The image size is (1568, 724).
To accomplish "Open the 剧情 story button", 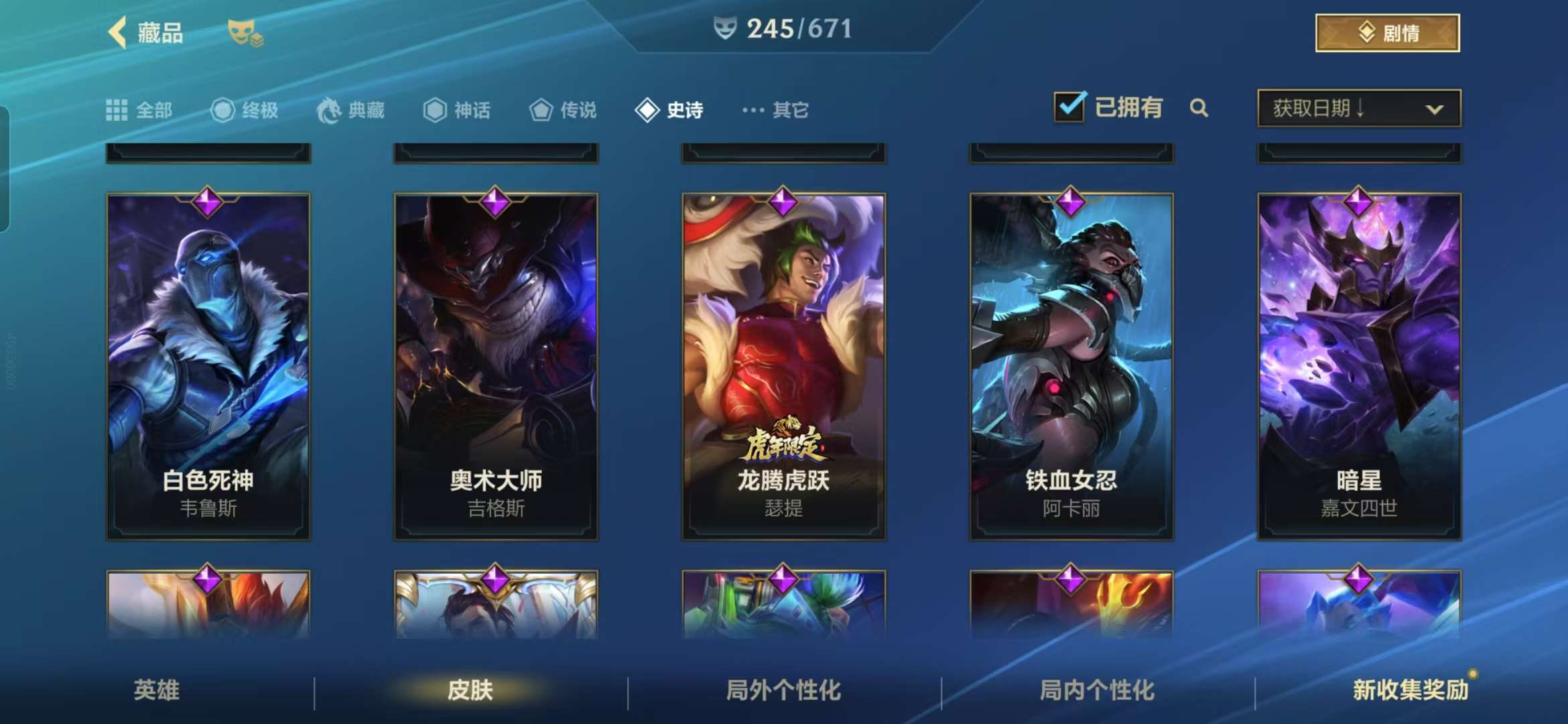I will (x=1387, y=33).
